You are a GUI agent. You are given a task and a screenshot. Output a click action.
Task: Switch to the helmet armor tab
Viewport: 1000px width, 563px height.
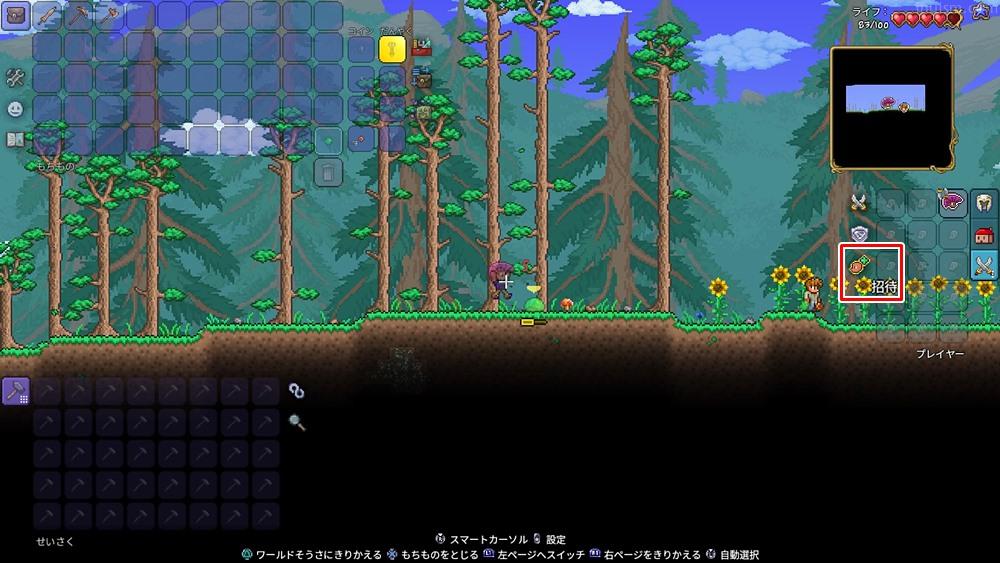(984, 203)
